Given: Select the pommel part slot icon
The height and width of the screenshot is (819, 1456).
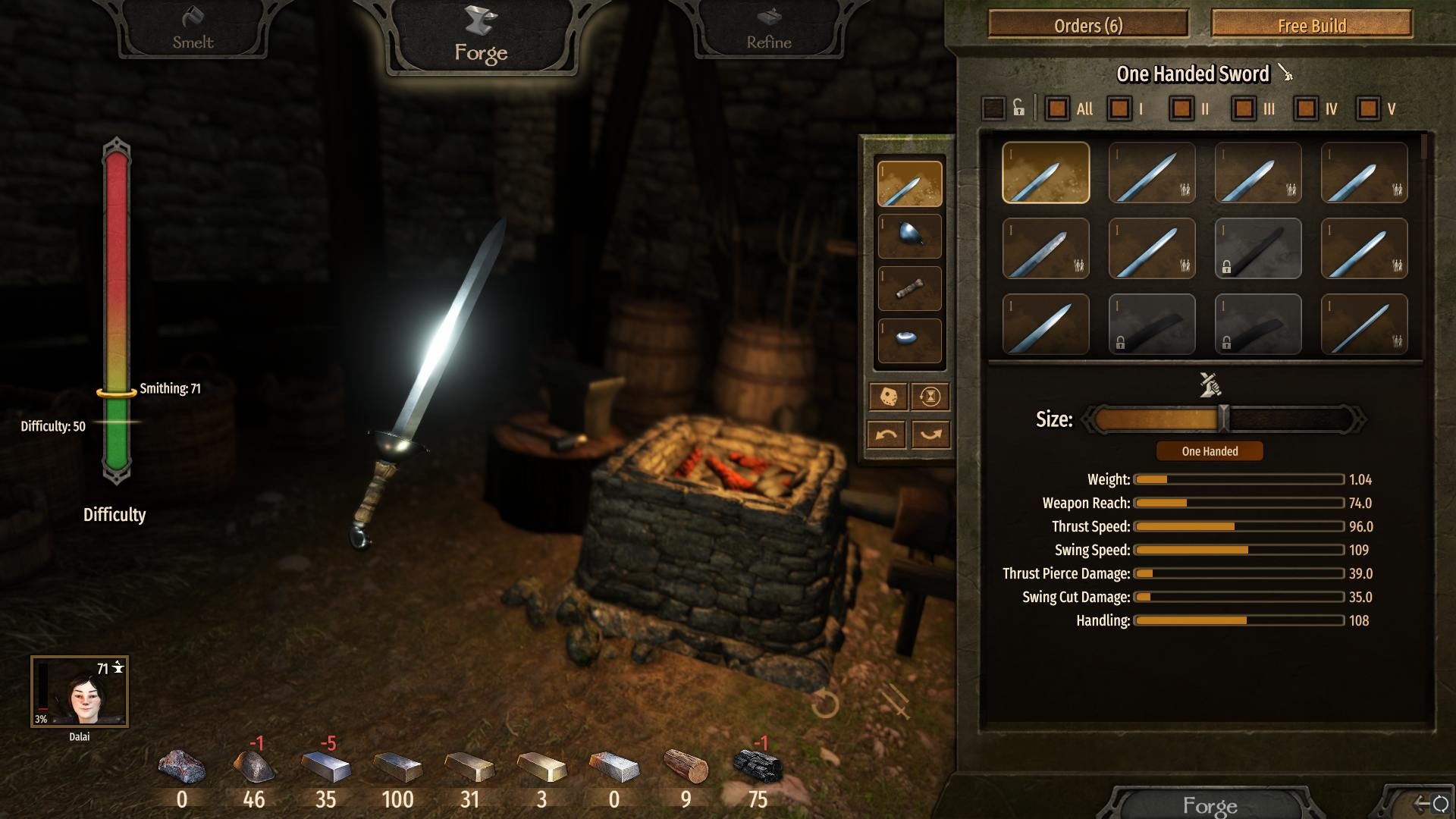Looking at the screenshot, I should click(x=909, y=341).
